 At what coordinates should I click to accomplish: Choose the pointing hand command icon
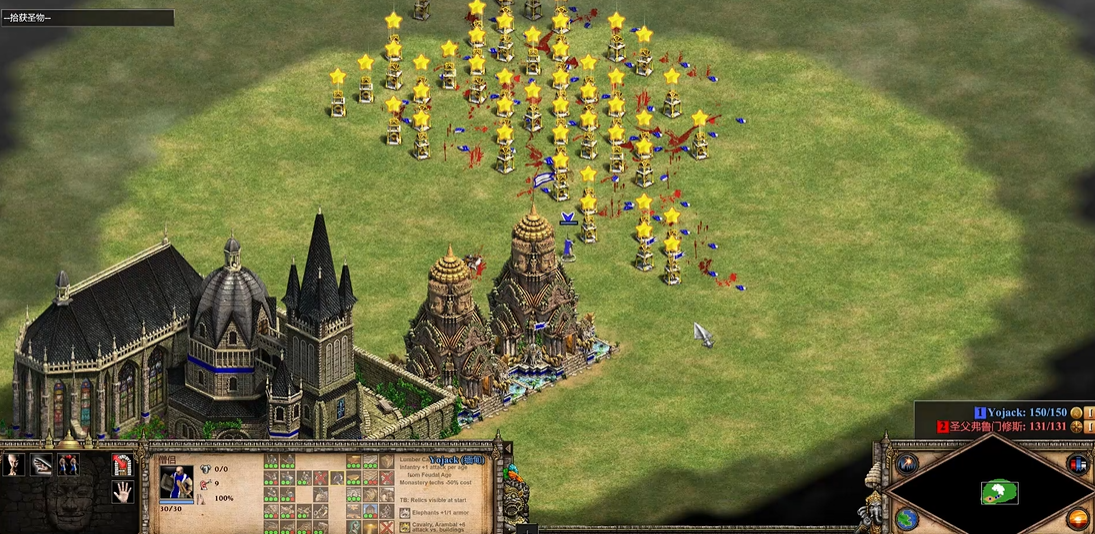click(x=41, y=465)
